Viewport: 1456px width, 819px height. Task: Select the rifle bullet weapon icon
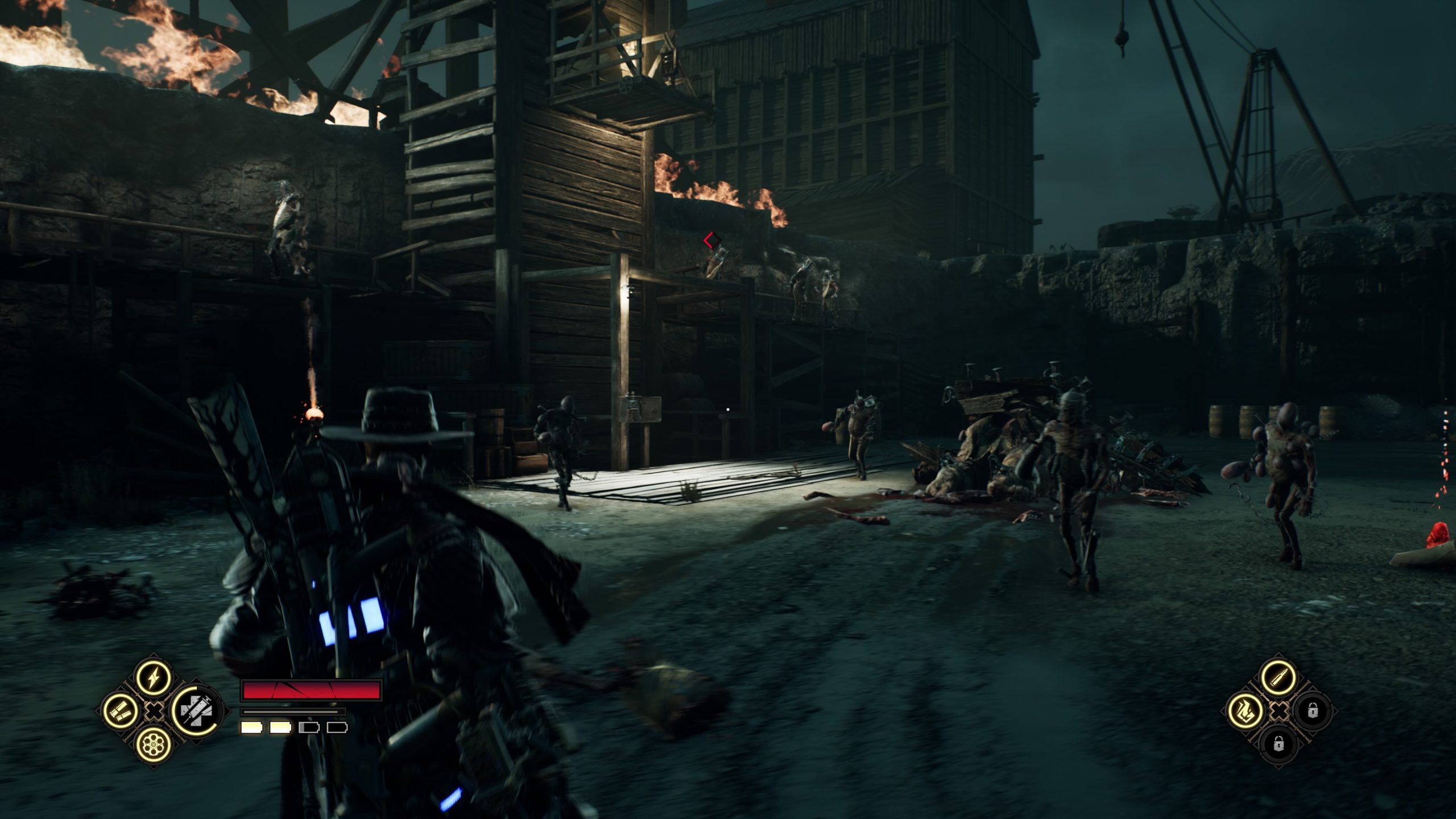tap(1279, 677)
